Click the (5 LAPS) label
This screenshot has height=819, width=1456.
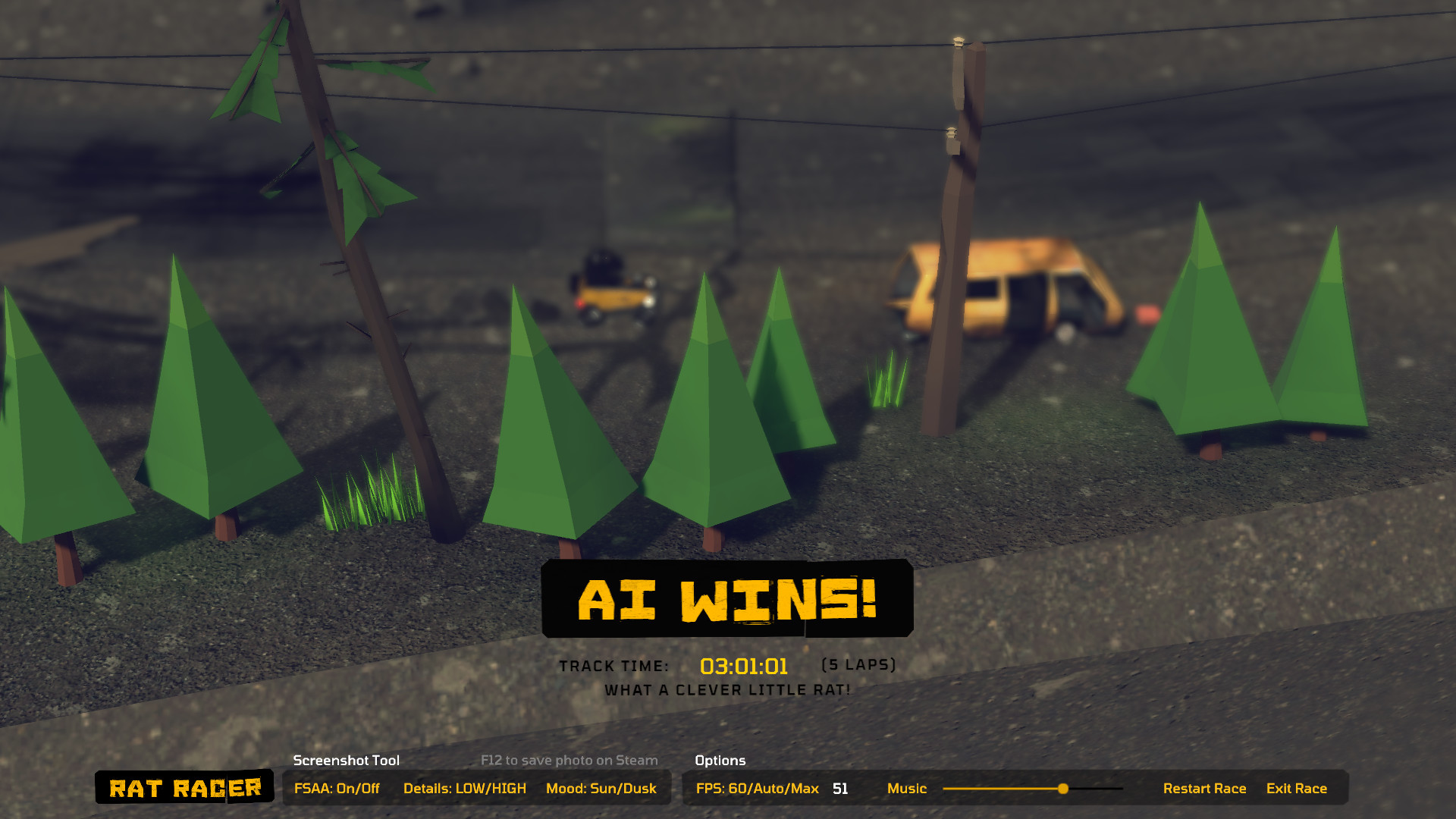click(x=858, y=664)
